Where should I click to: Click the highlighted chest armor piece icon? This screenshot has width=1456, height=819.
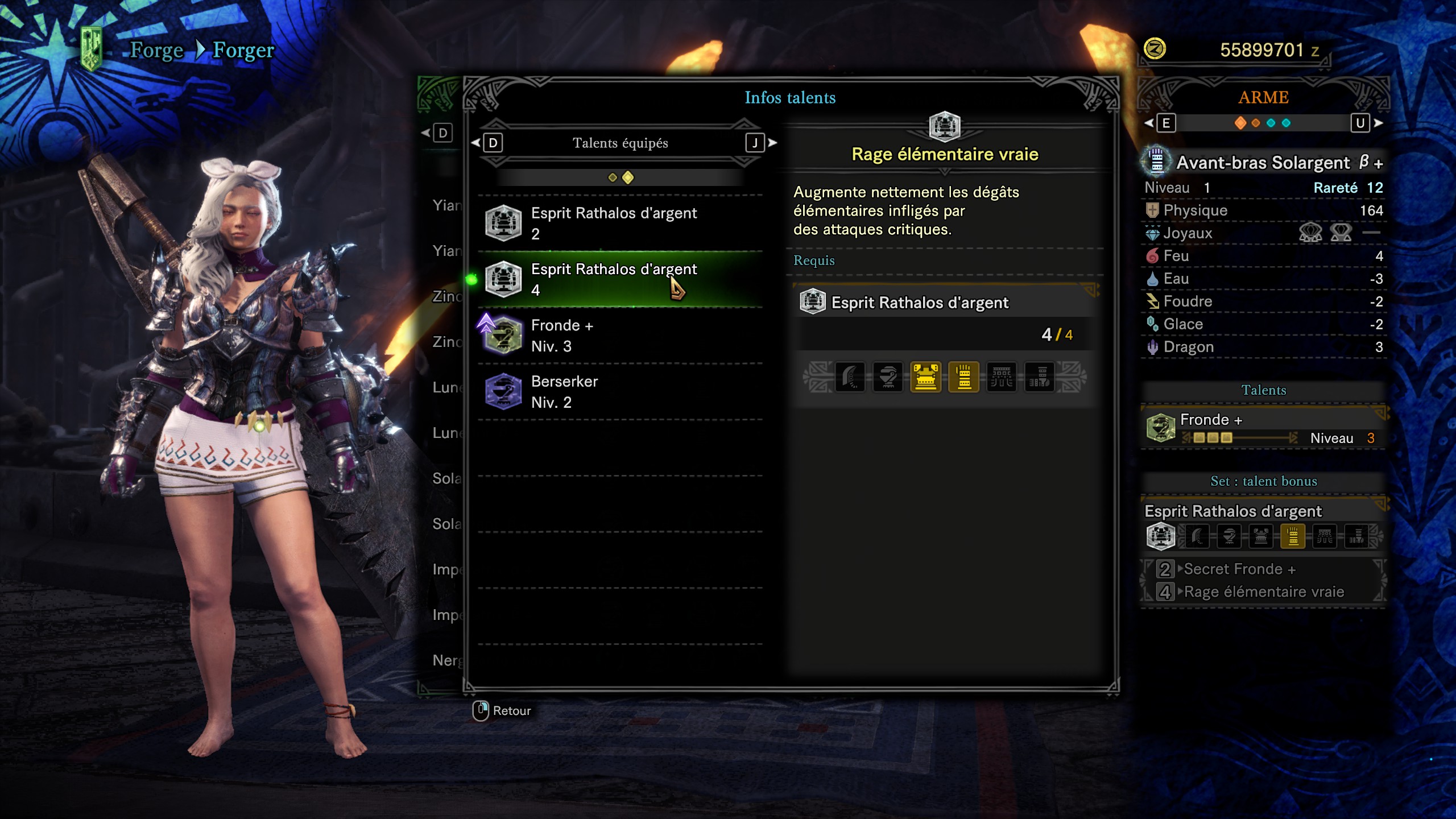(925, 377)
